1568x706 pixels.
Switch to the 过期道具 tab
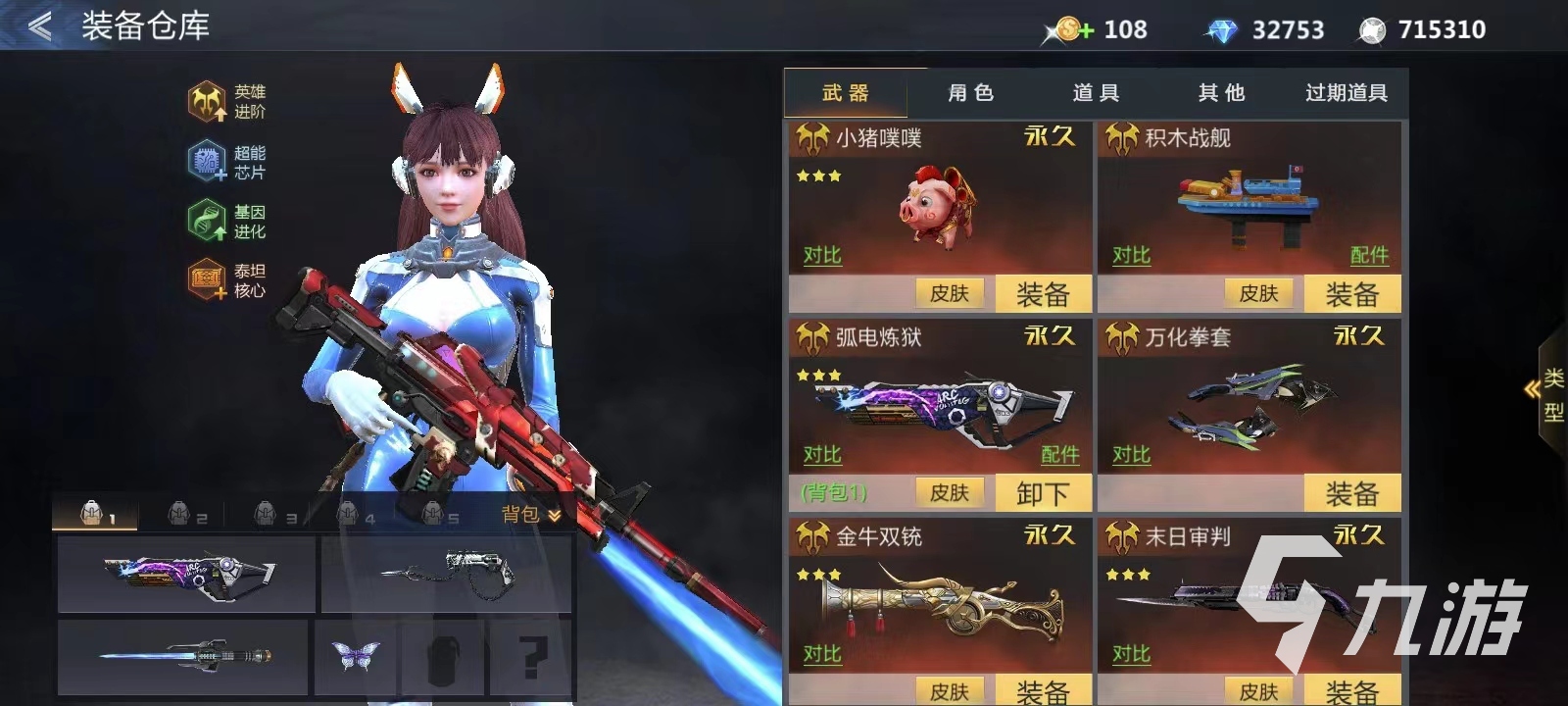(1348, 93)
